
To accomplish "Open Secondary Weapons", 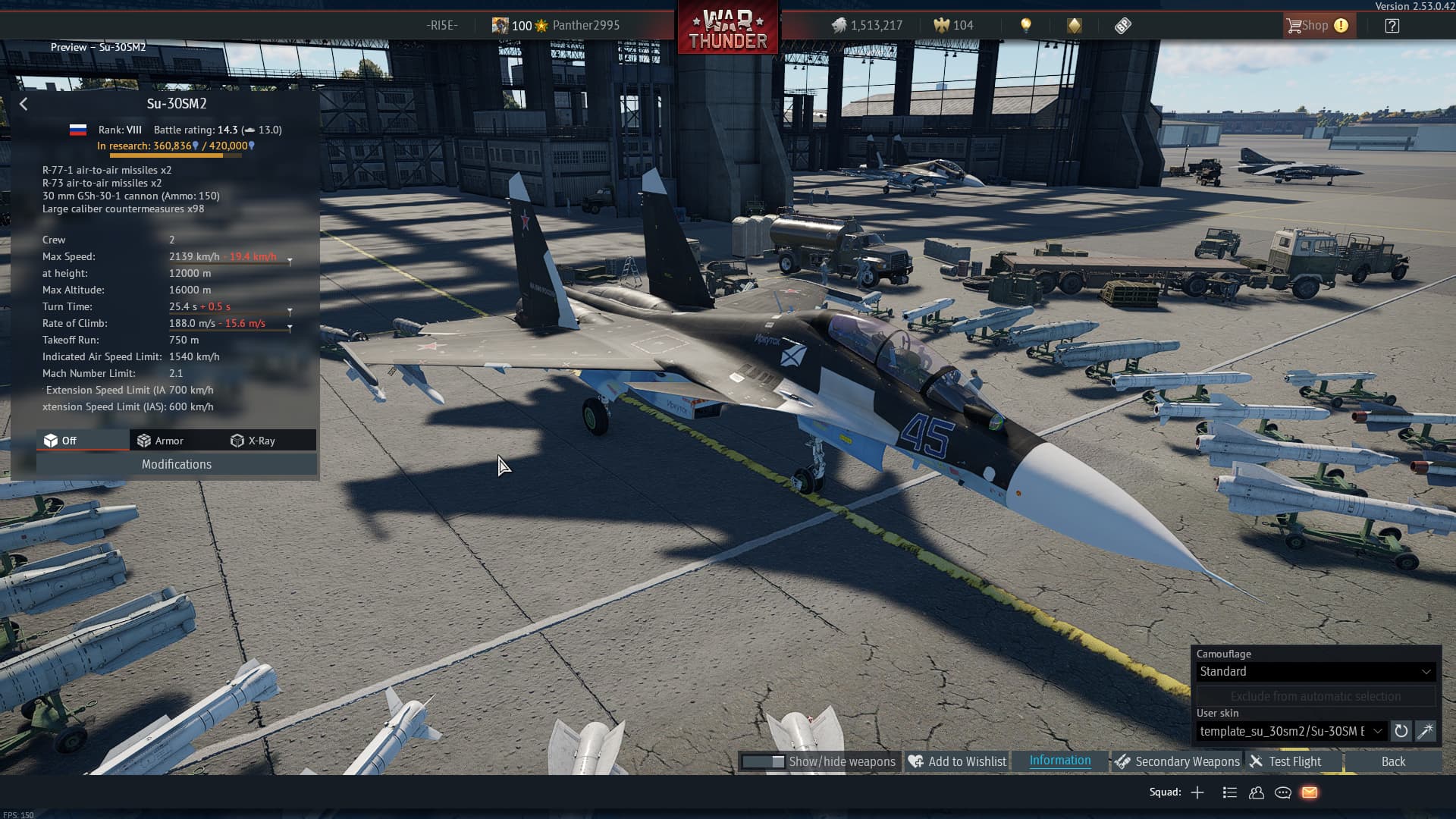I will (1177, 761).
